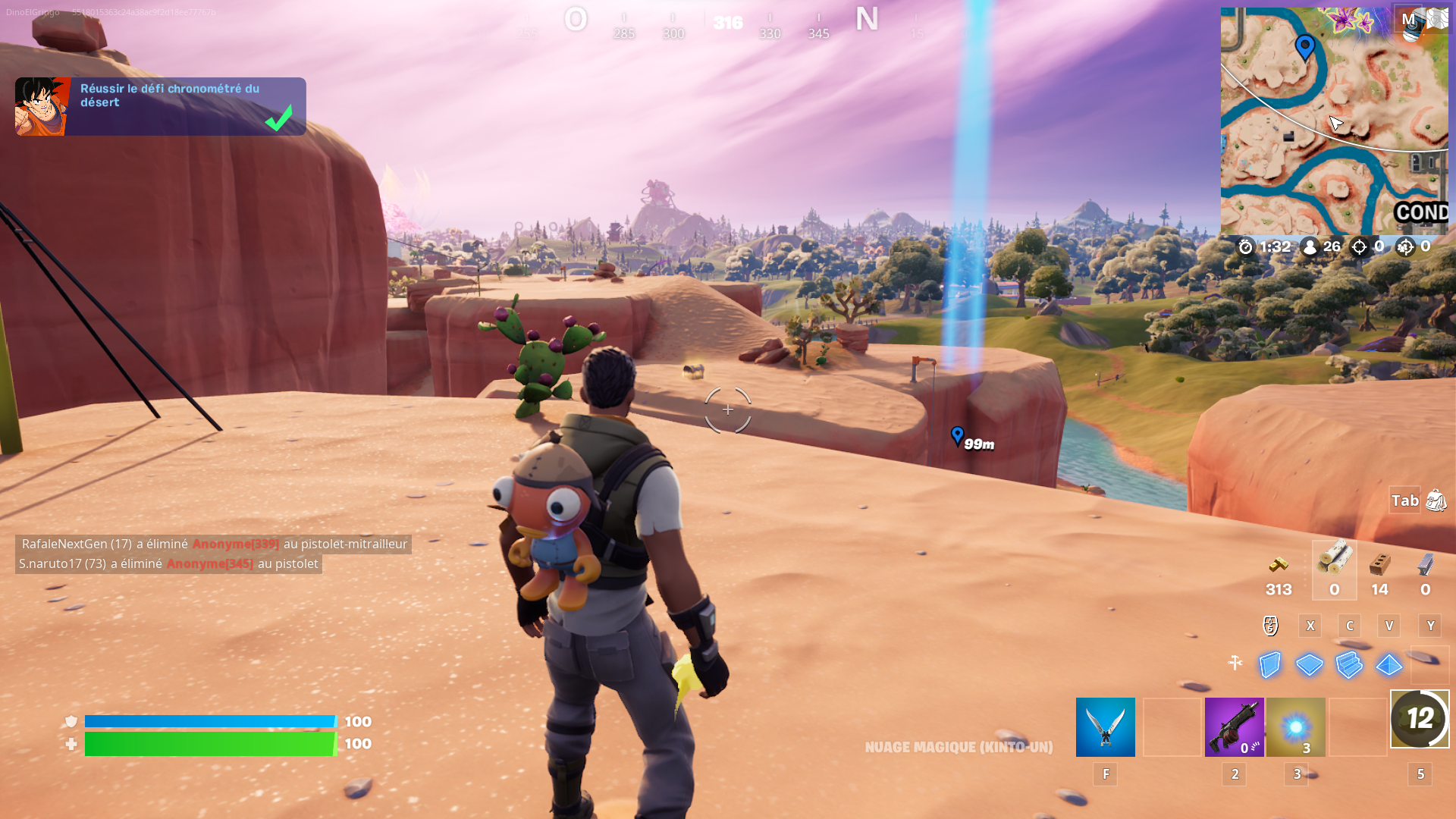Select the Kamehameha item in slot 3
This screenshot has height=819, width=1456.
[x=1296, y=726]
